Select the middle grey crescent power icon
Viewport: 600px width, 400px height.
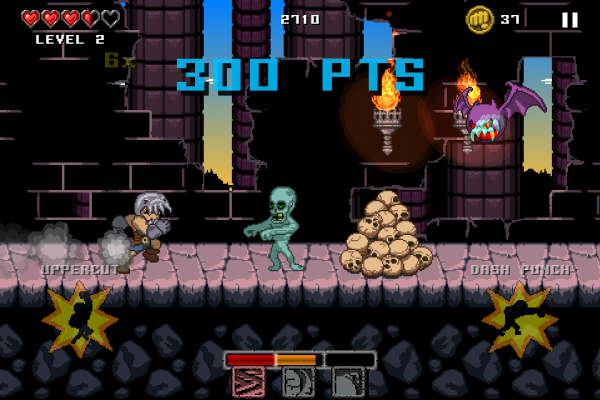pyautogui.click(x=299, y=382)
